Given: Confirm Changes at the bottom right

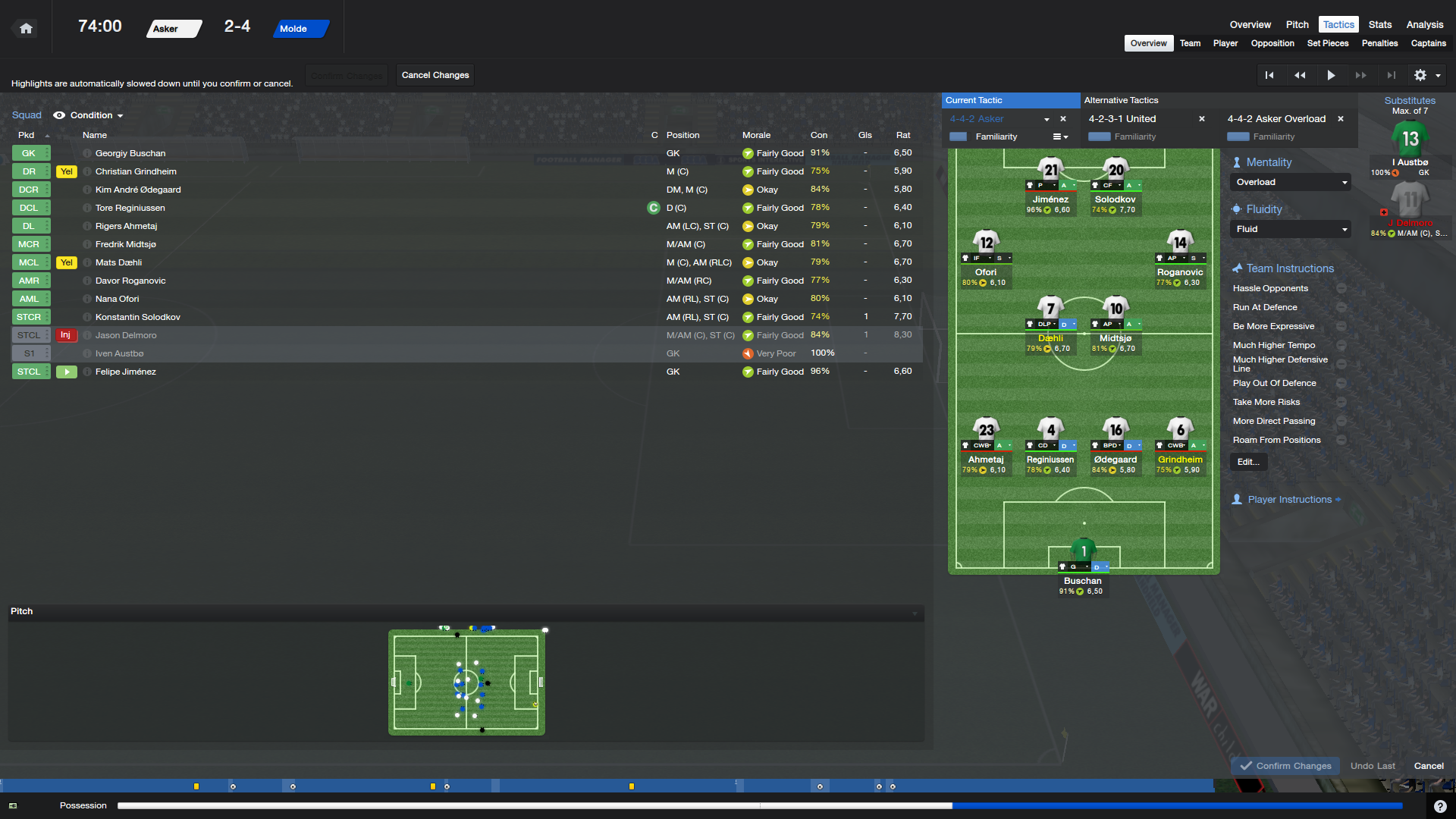Looking at the screenshot, I should pos(1285,766).
